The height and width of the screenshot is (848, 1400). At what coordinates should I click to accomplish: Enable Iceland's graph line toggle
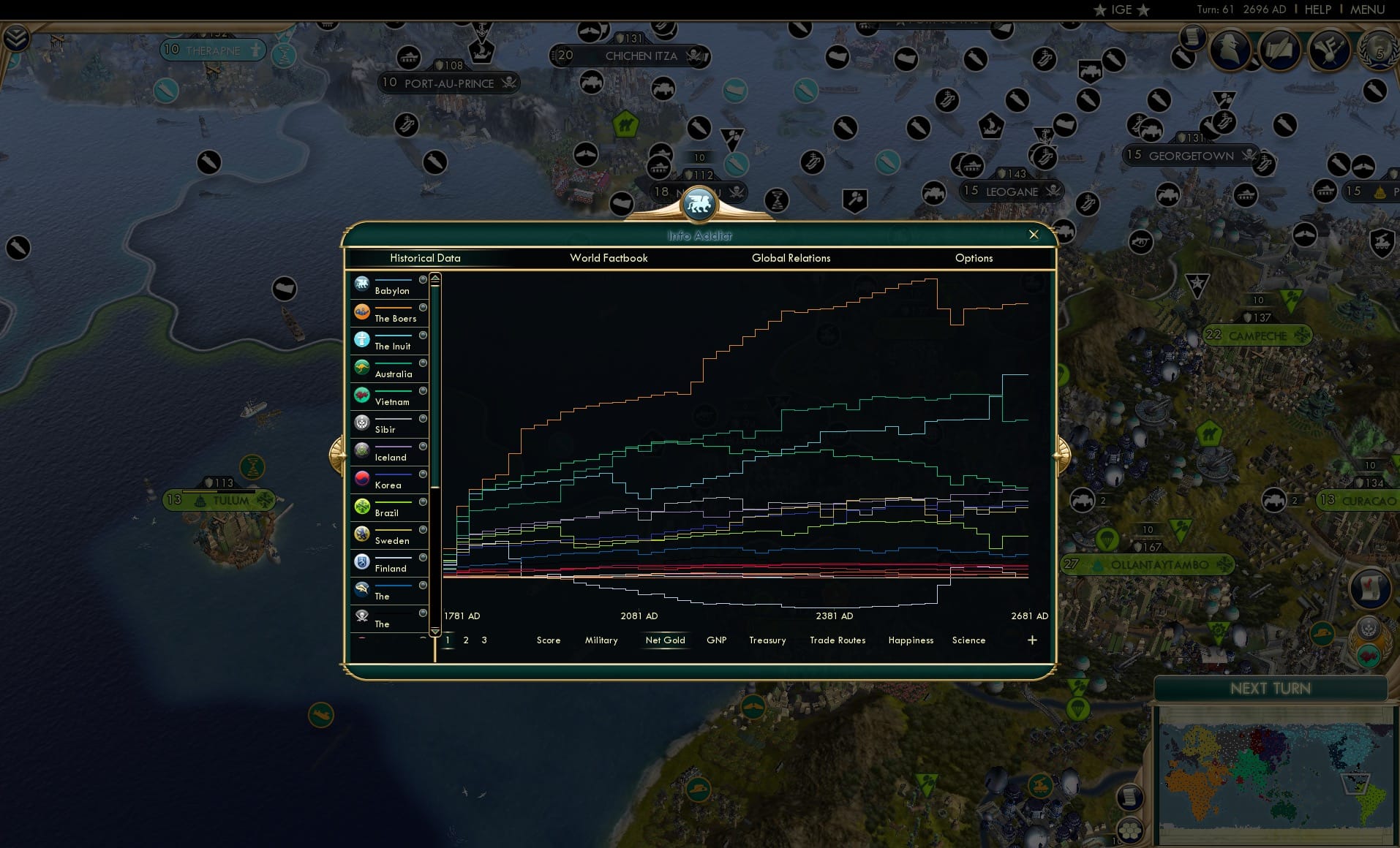(x=421, y=447)
